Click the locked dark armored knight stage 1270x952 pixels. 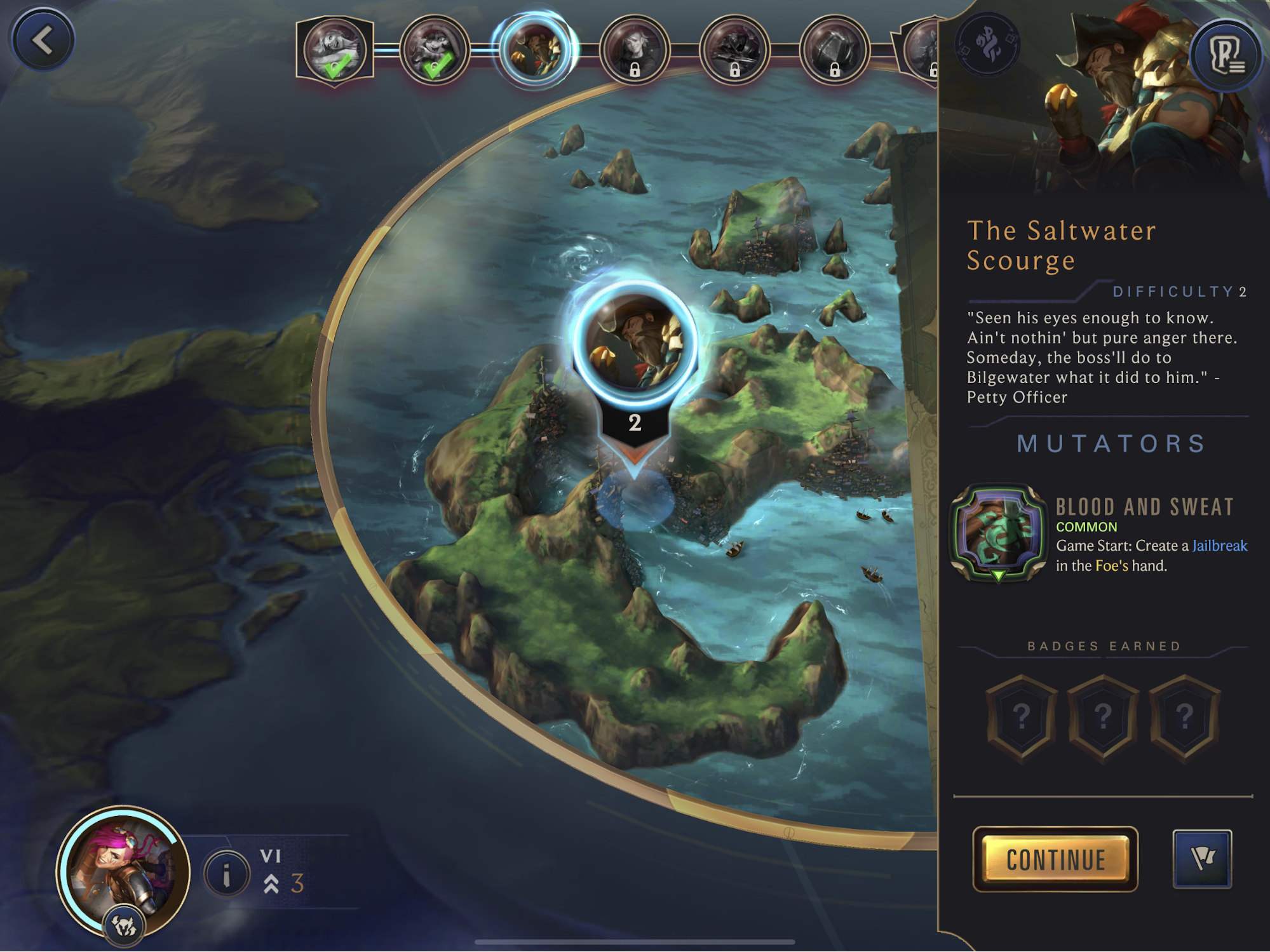734,50
